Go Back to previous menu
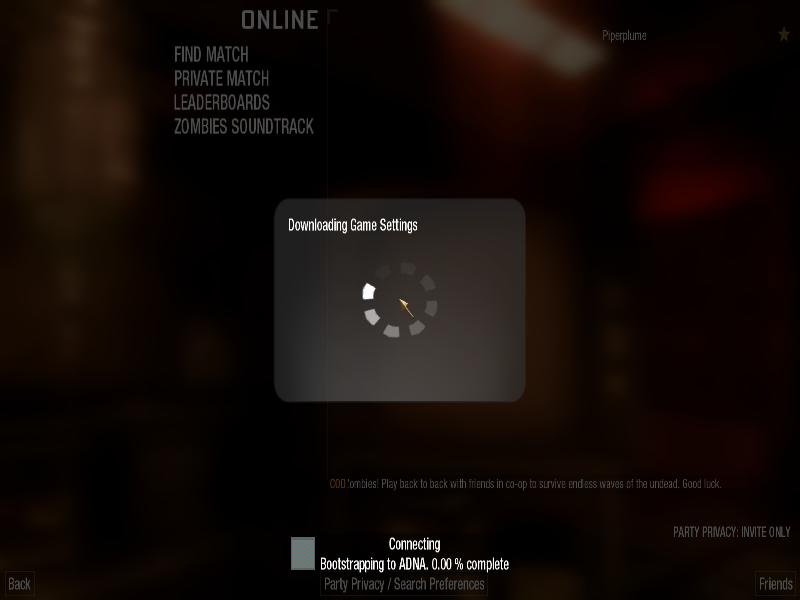The image size is (800, 600). [19, 584]
